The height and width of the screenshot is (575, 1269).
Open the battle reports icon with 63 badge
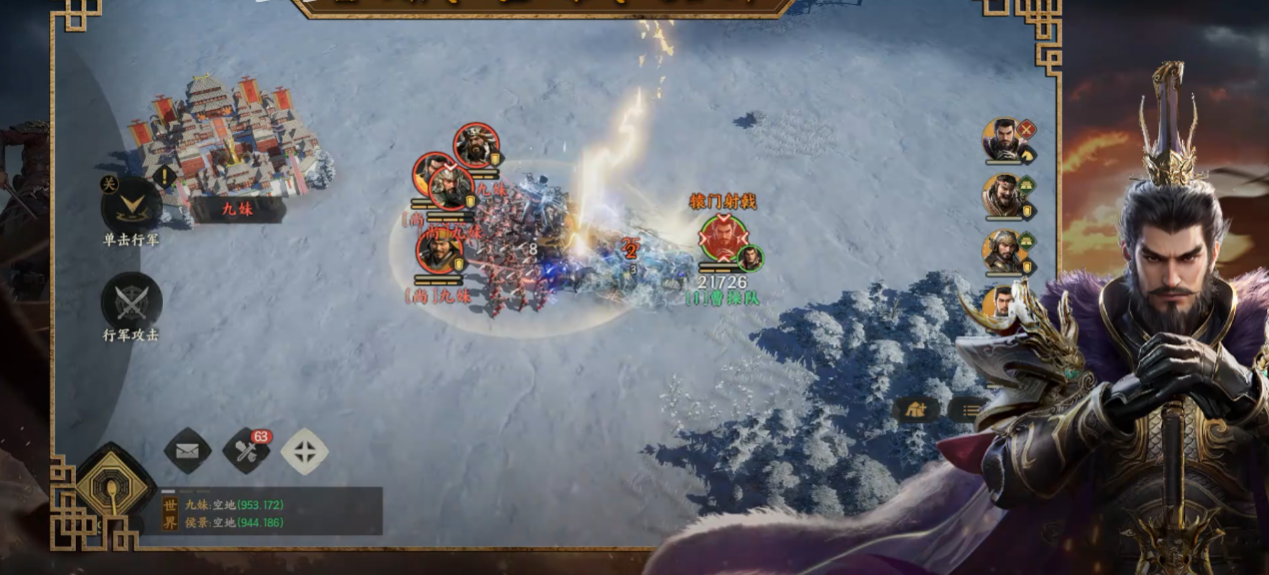(246, 451)
